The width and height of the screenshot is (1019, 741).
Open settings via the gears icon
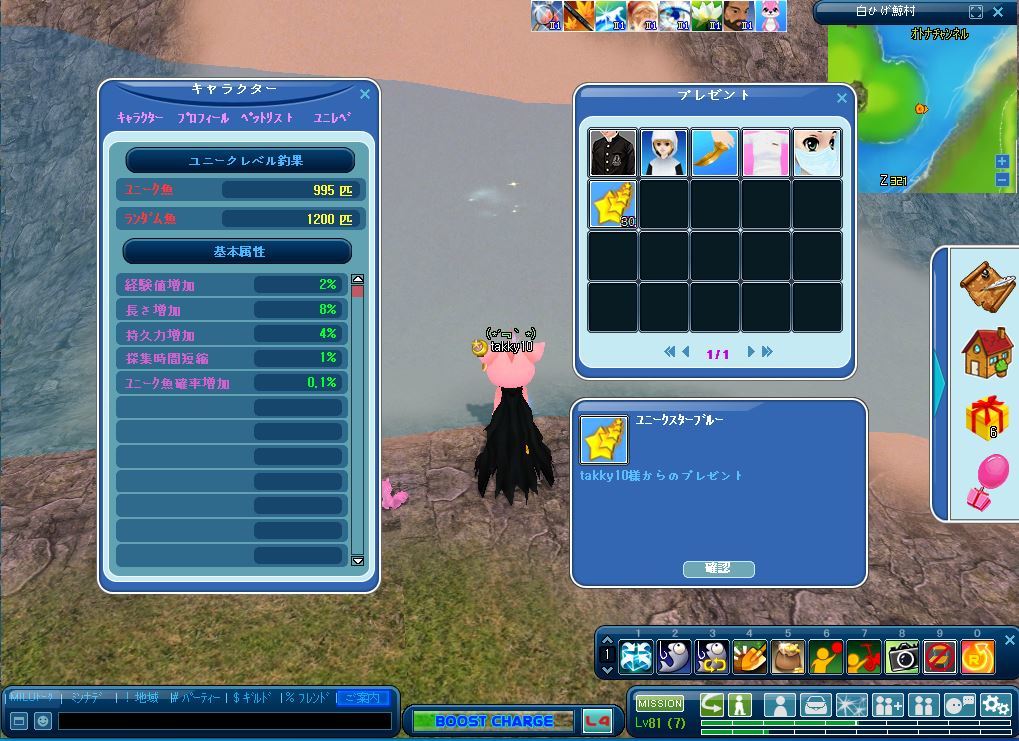pos(995,704)
